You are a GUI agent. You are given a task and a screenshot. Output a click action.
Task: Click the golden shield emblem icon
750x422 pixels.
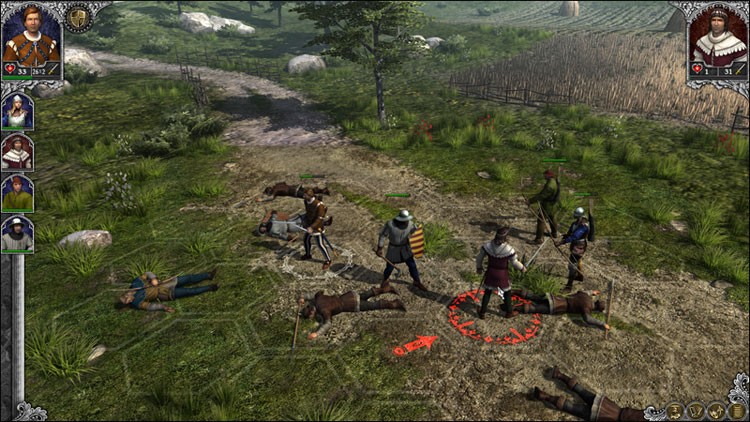coord(77,17)
